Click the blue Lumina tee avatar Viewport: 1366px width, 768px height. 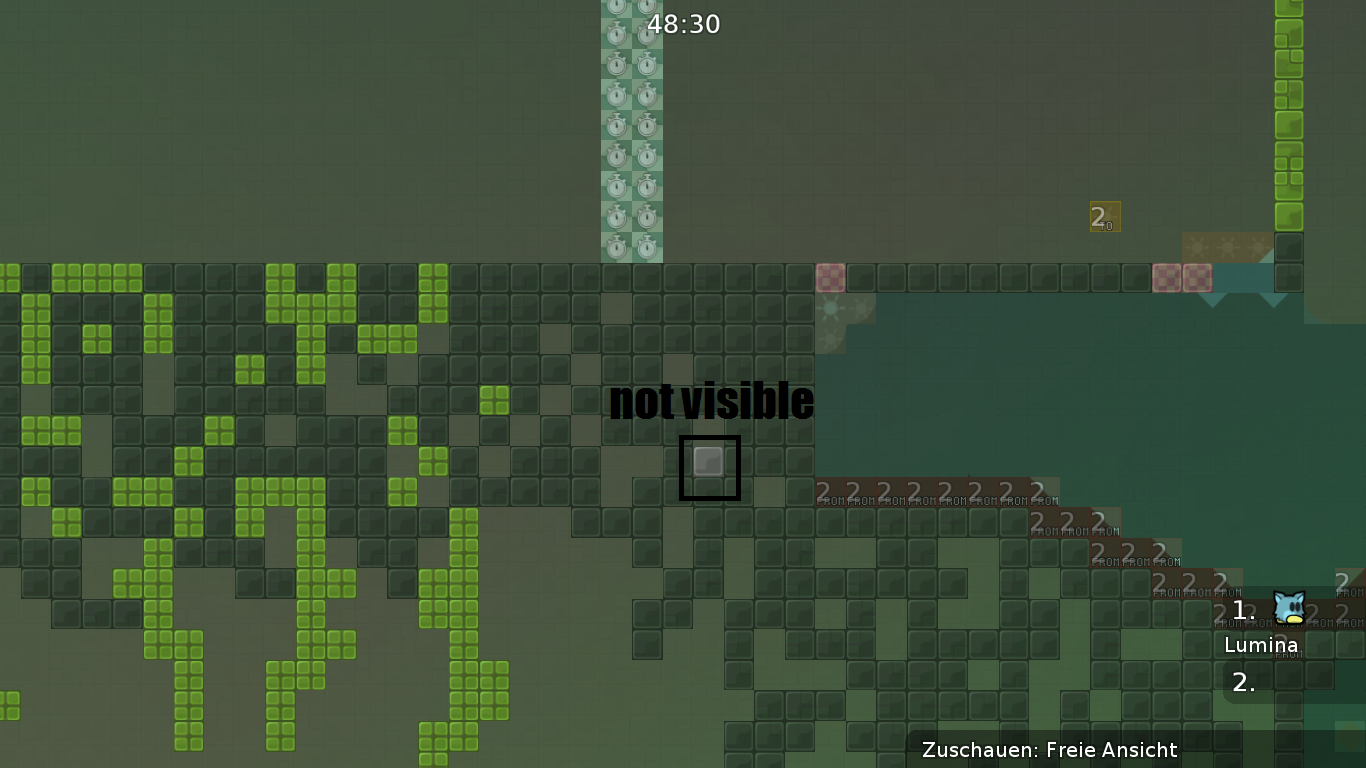(1288, 605)
